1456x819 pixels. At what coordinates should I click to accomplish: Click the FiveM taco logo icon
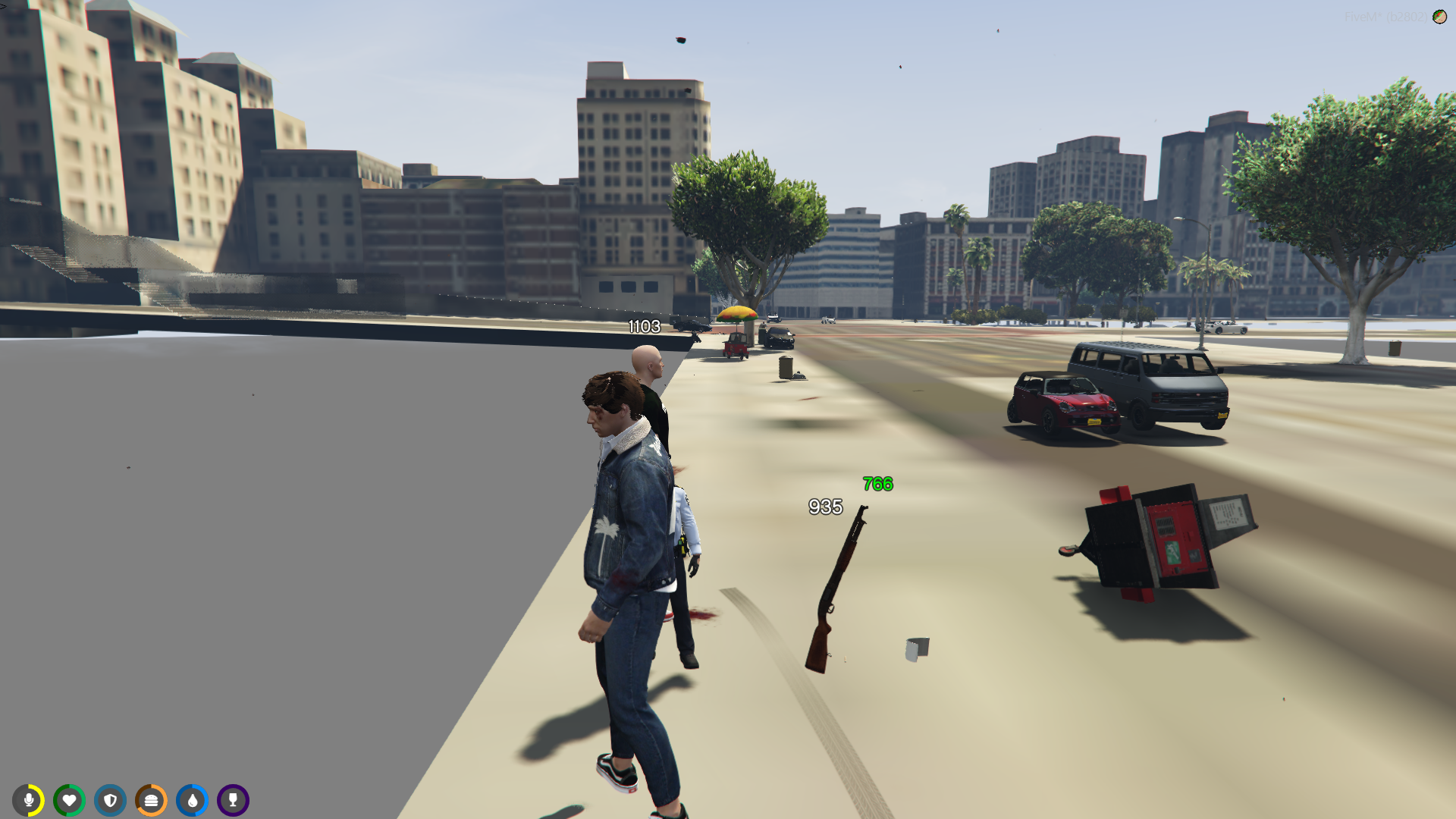[x=1439, y=17]
